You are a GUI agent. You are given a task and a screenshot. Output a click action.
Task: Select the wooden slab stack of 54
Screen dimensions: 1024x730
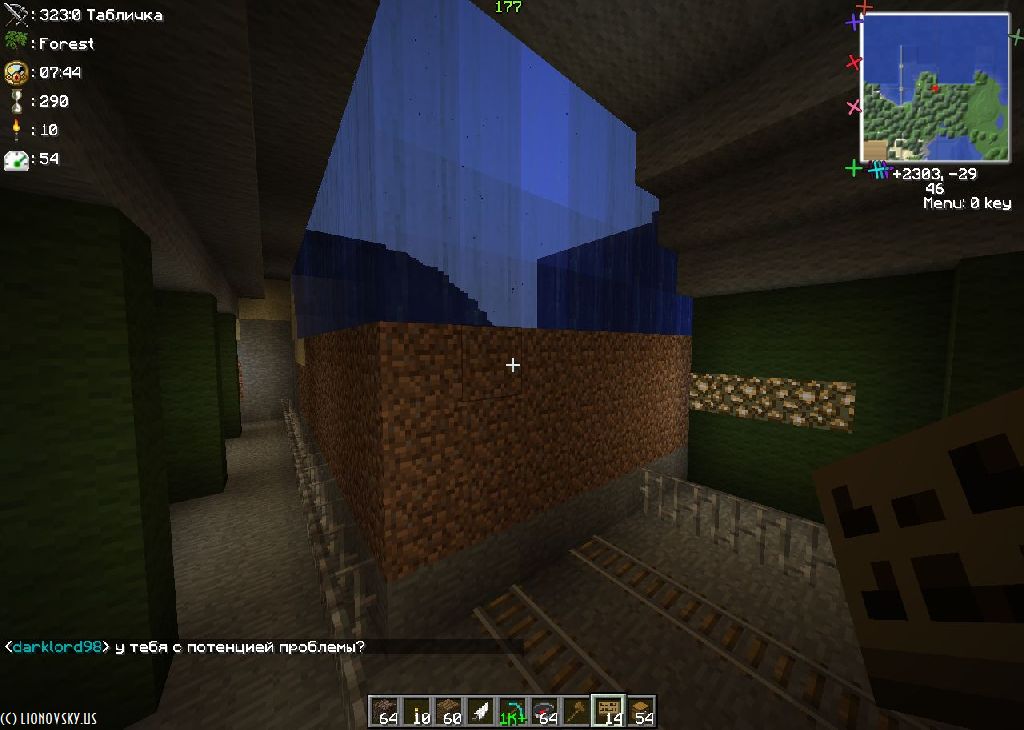641,711
